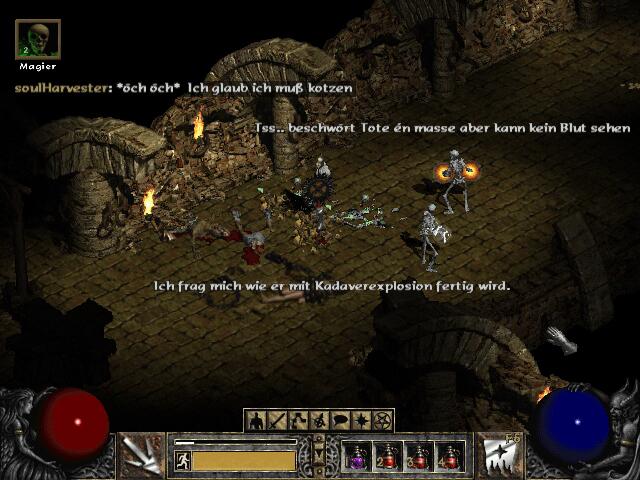Open the pentagram quest log icon
Viewport: 640px width, 480px height.
382,420
